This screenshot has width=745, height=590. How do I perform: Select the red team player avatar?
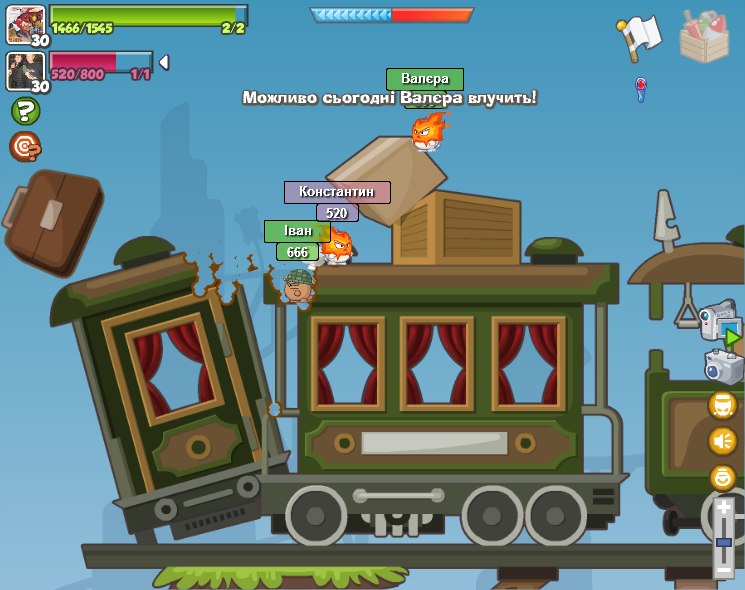pos(25,23)
